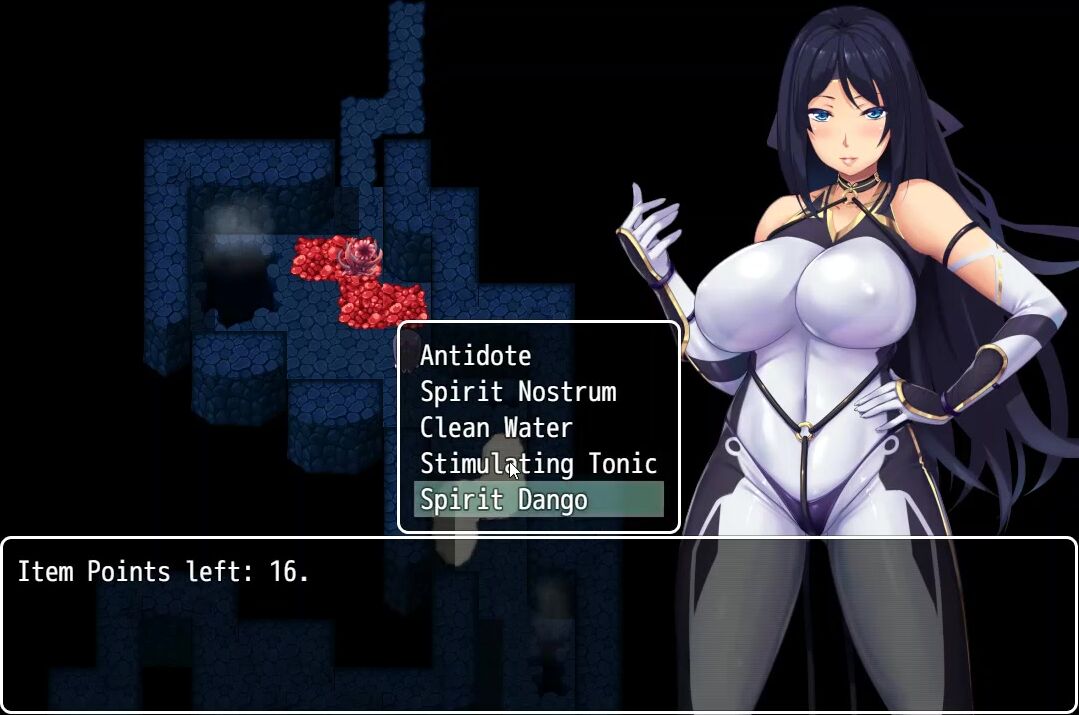Choose the highlighted Spirit Dango option
This screenshot has width=1079, height=715.
pyautogui.click(x=504, y=500)
